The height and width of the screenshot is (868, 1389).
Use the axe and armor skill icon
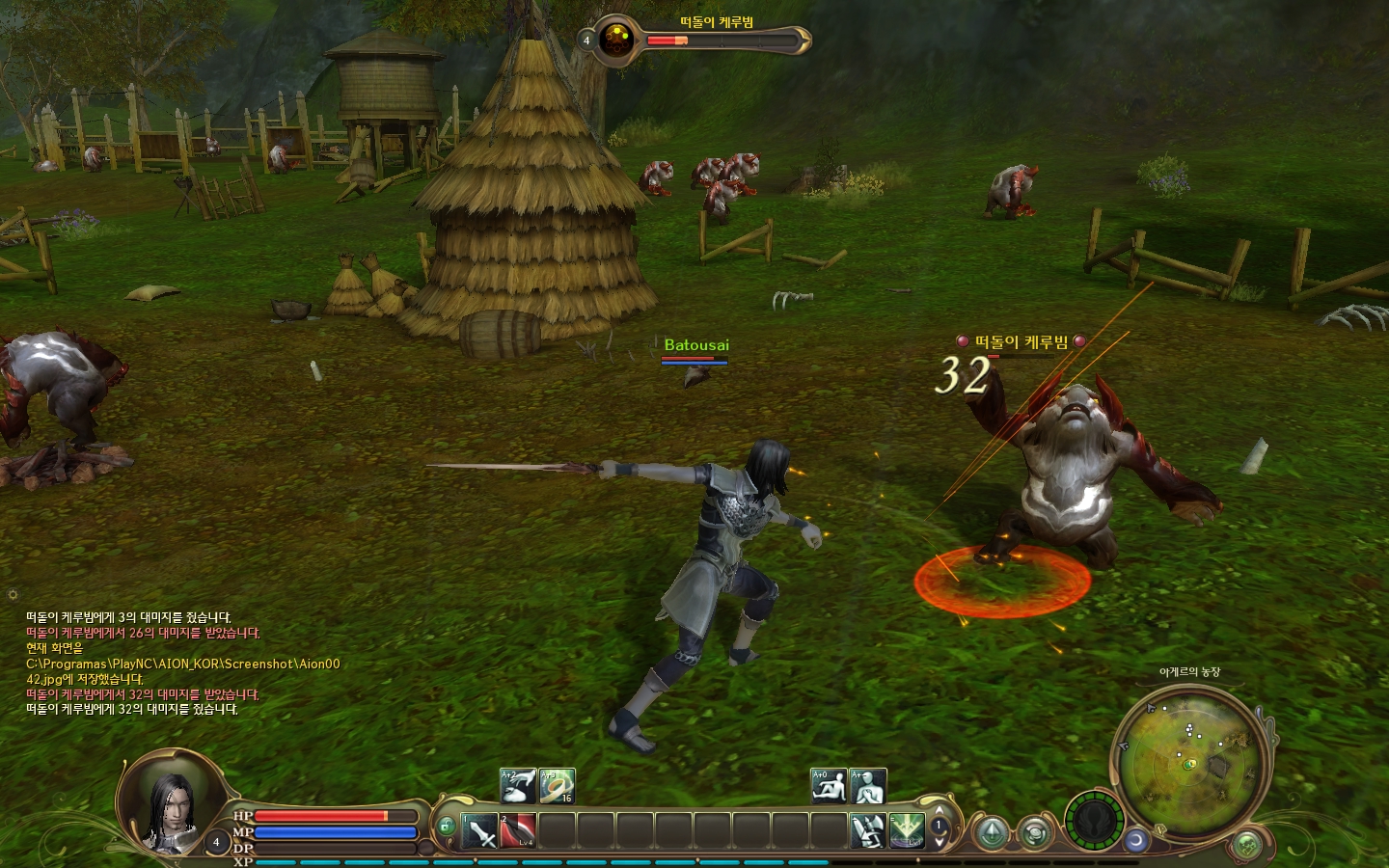pyautogui.click(x=867, y=830)
